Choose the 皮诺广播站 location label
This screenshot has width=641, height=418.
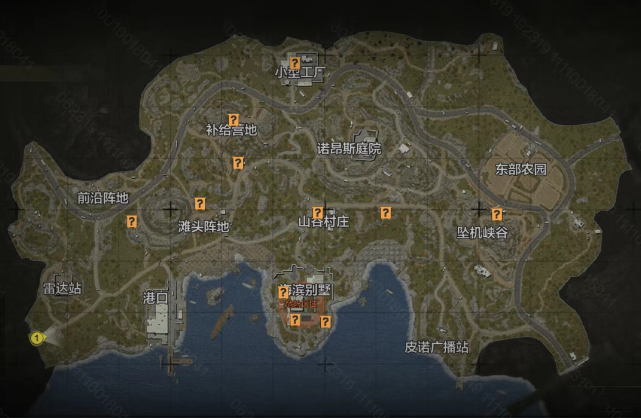point(437,347)
